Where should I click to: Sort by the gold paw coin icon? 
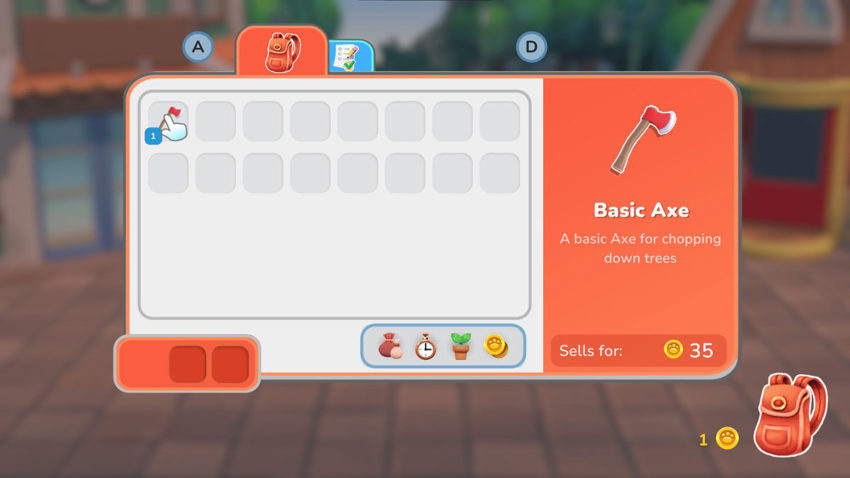pyautogui.click(x=496, y=347)
